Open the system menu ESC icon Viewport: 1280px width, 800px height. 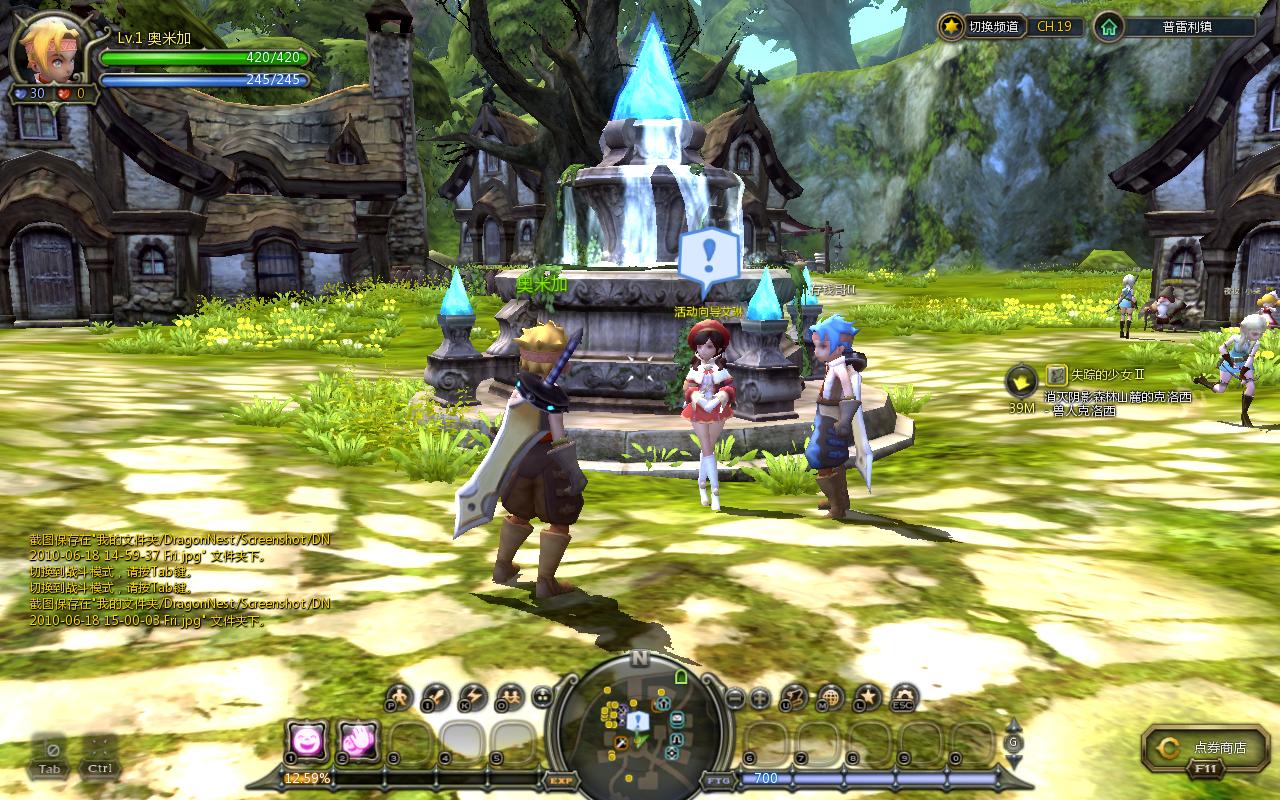pos(905,697)
